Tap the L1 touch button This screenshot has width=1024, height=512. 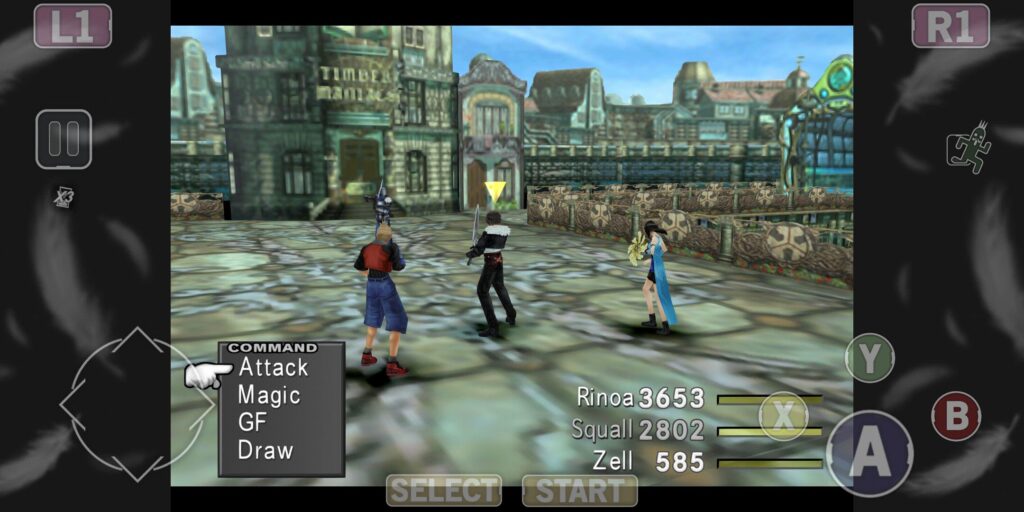(73, 26)
